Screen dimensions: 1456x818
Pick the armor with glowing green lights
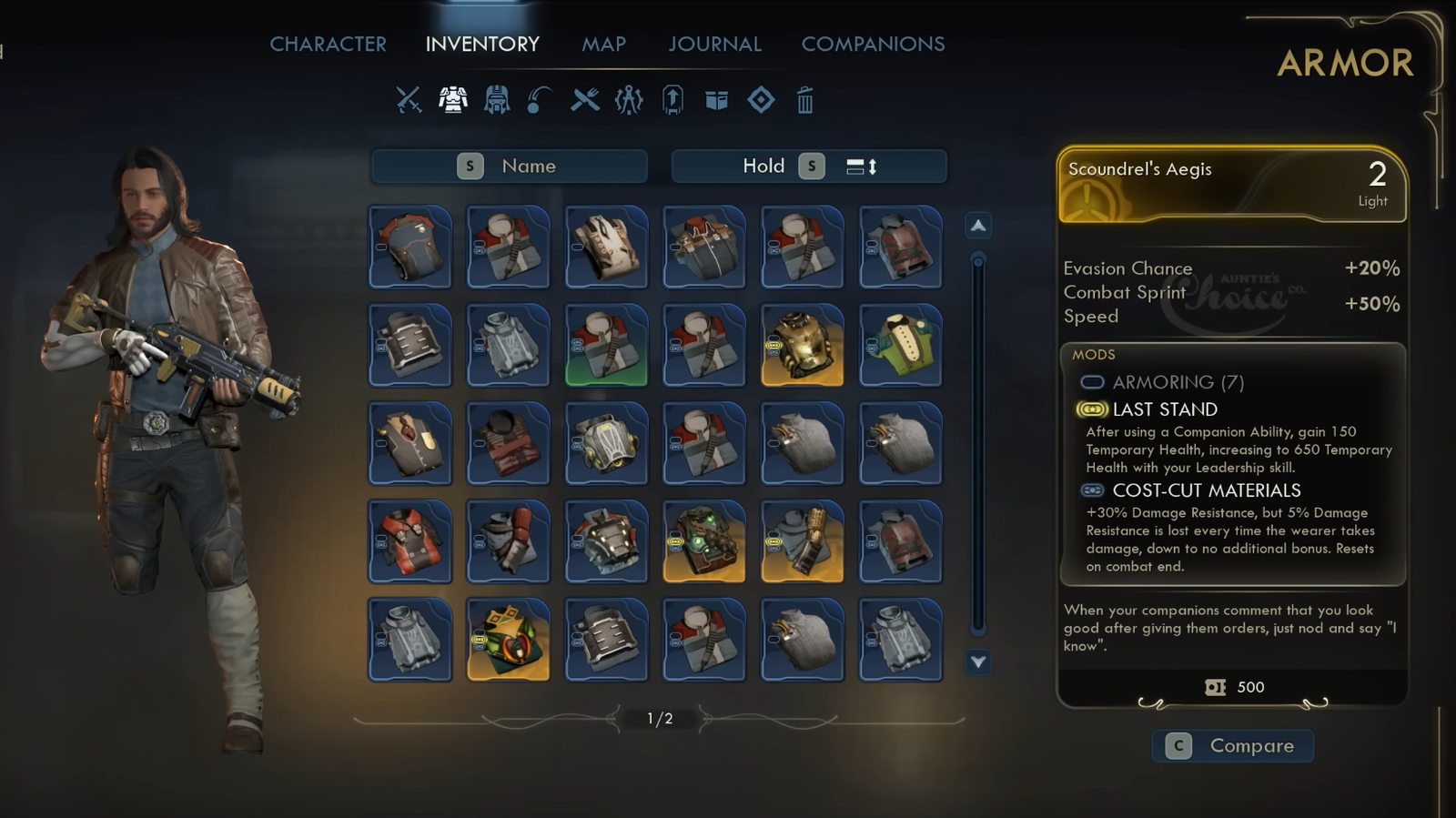703,541
